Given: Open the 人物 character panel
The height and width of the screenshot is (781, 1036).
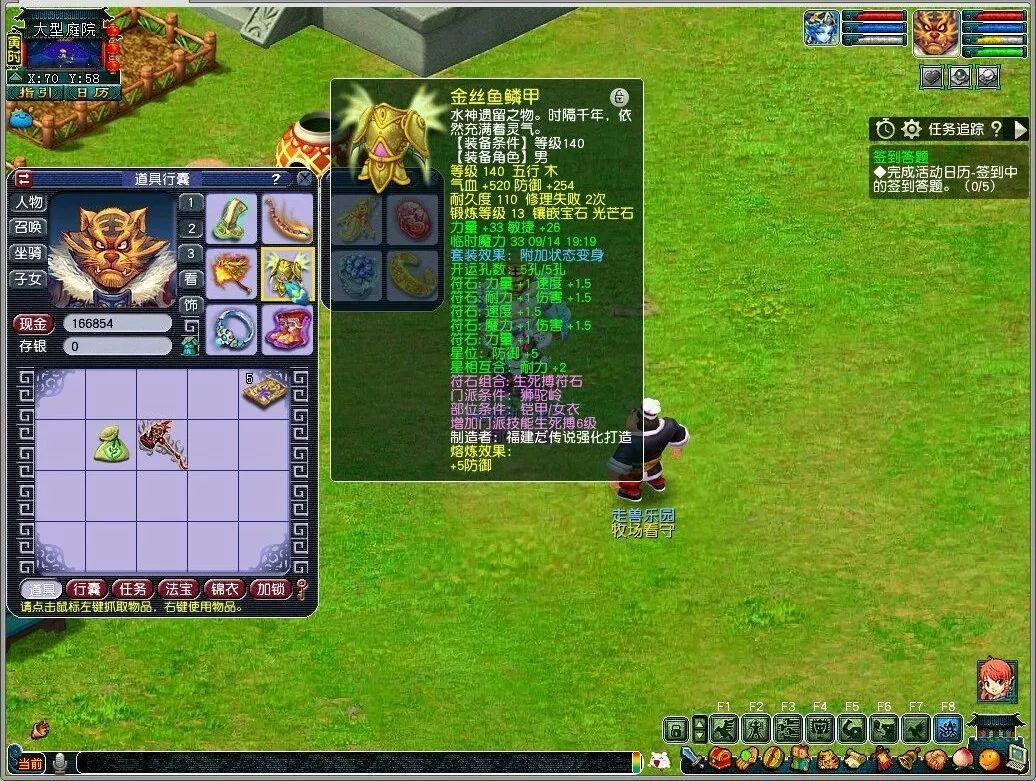Looking at the screenshot, I should coord(28,203).
